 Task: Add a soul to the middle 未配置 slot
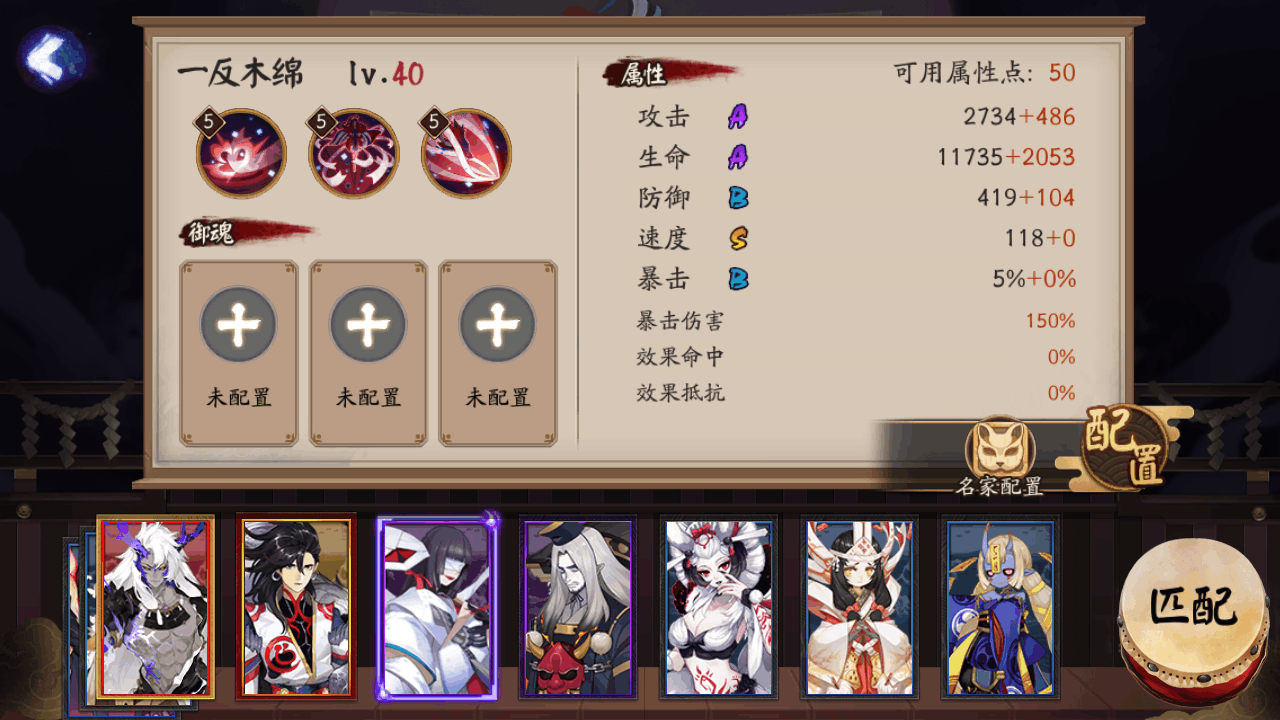click(368, 325)
